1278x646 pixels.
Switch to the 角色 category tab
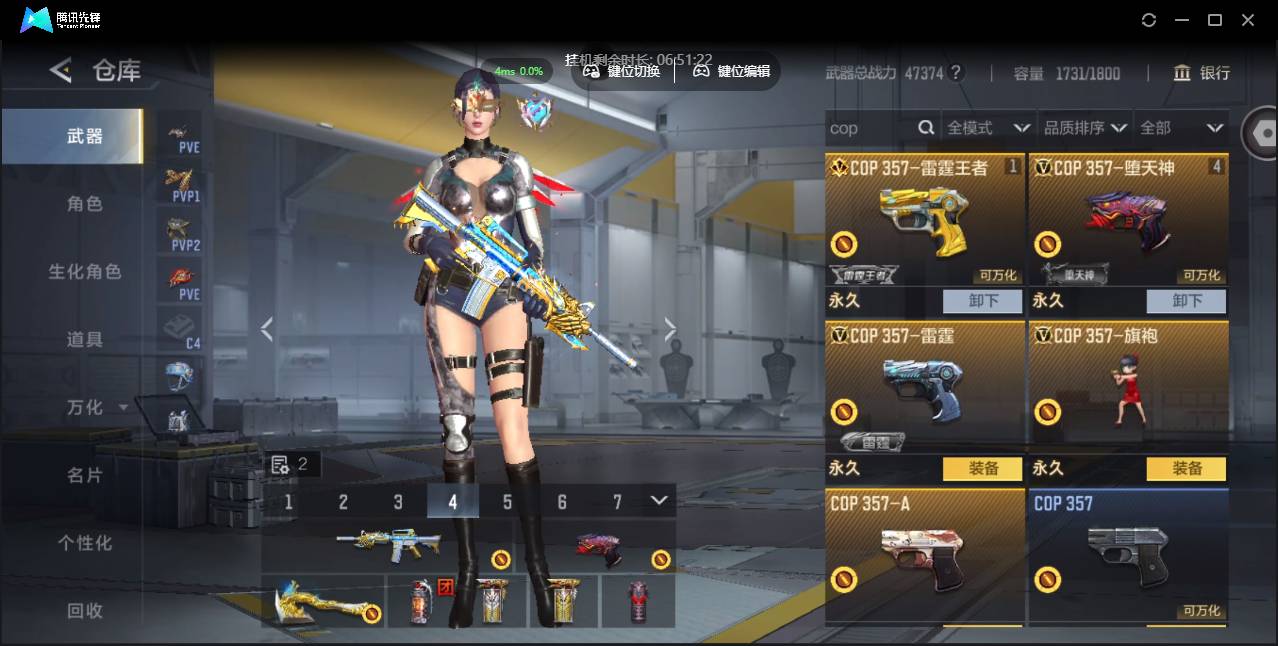pyautogui.click(x=85, y=204)
